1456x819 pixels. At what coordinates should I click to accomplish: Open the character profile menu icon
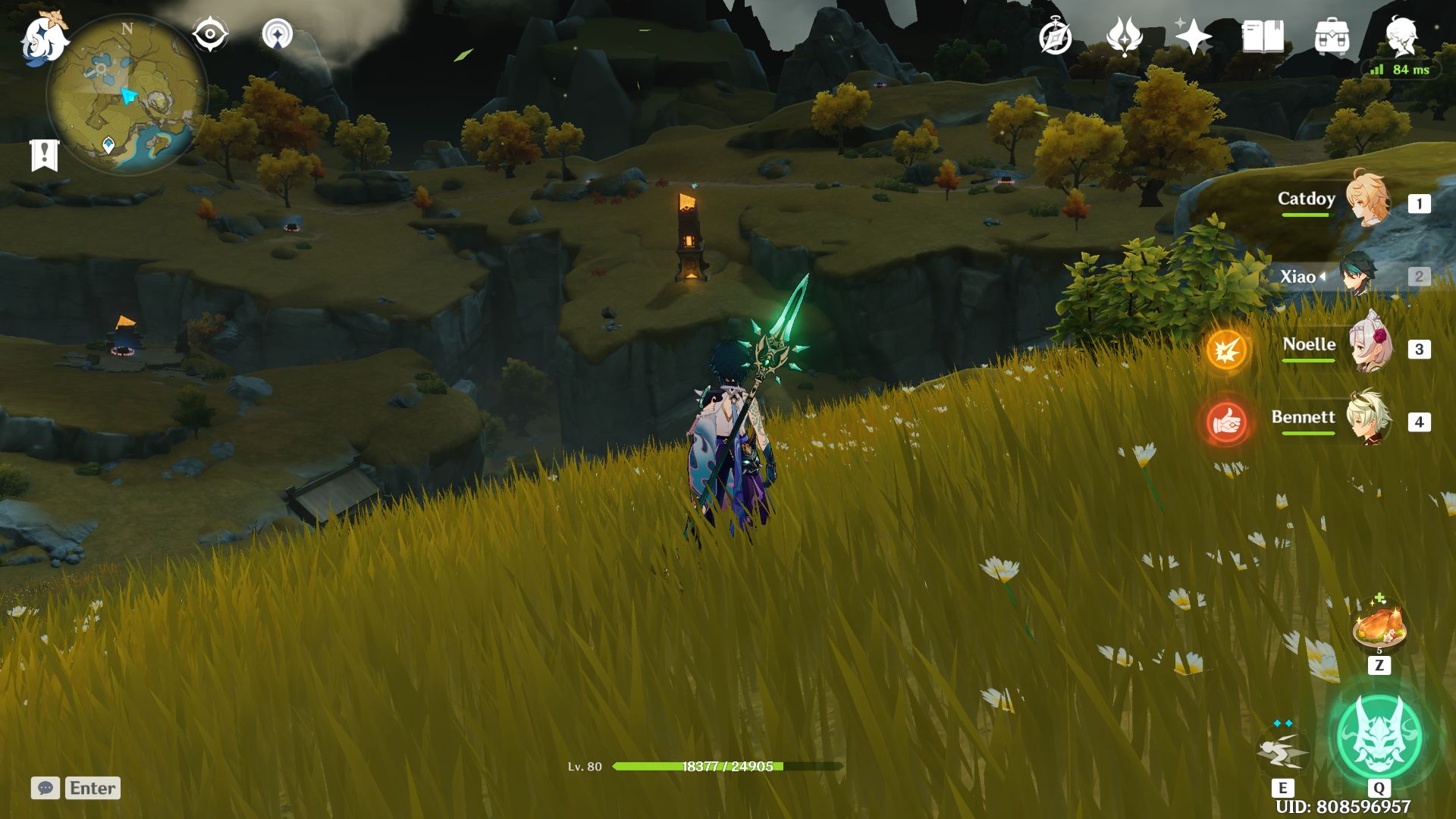click(x=1401, y=36)
